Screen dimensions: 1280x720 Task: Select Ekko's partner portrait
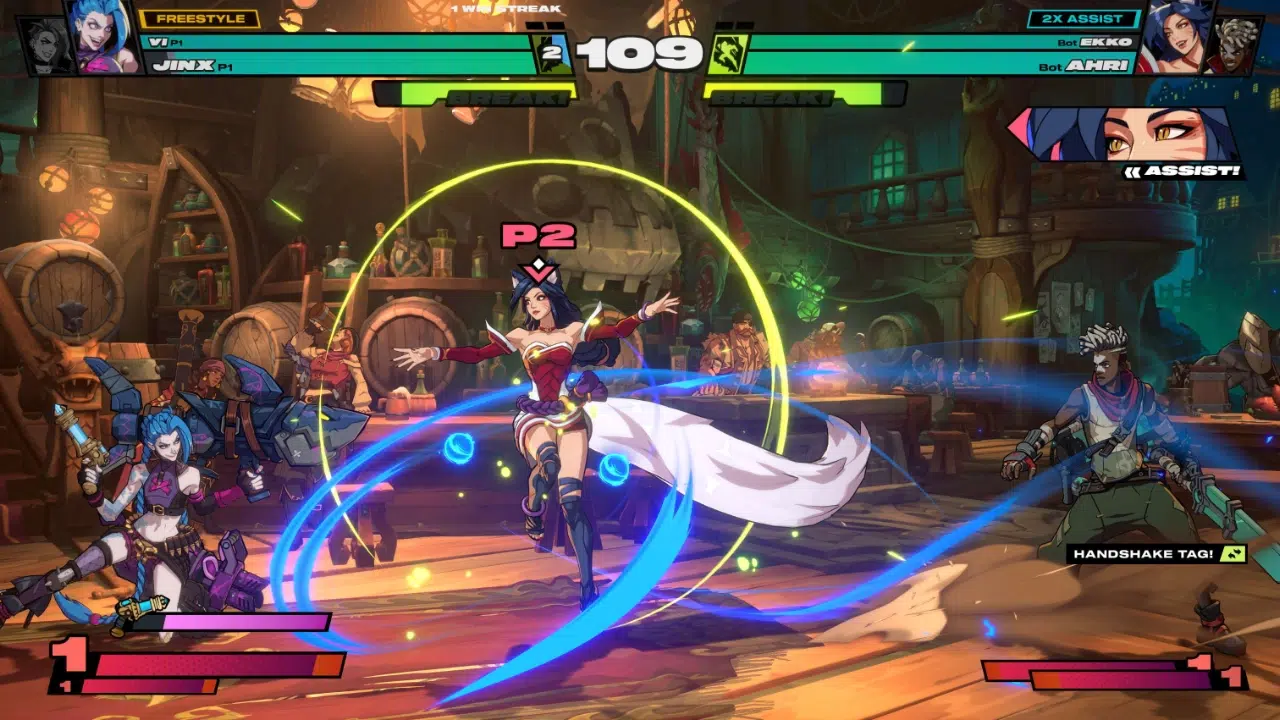[1233, 46]
